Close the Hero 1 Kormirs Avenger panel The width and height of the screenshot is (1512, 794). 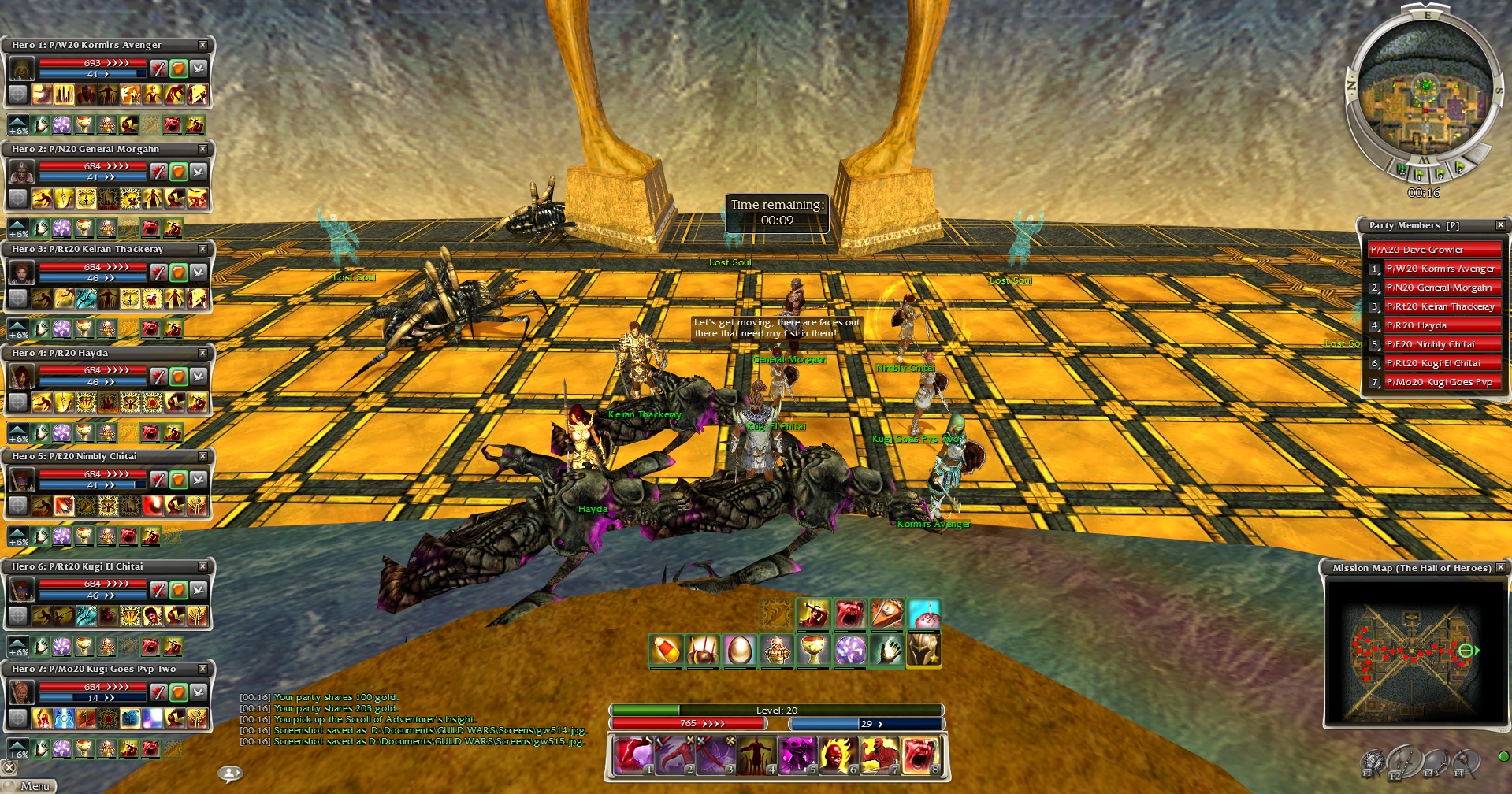click(x=202, y=45)
